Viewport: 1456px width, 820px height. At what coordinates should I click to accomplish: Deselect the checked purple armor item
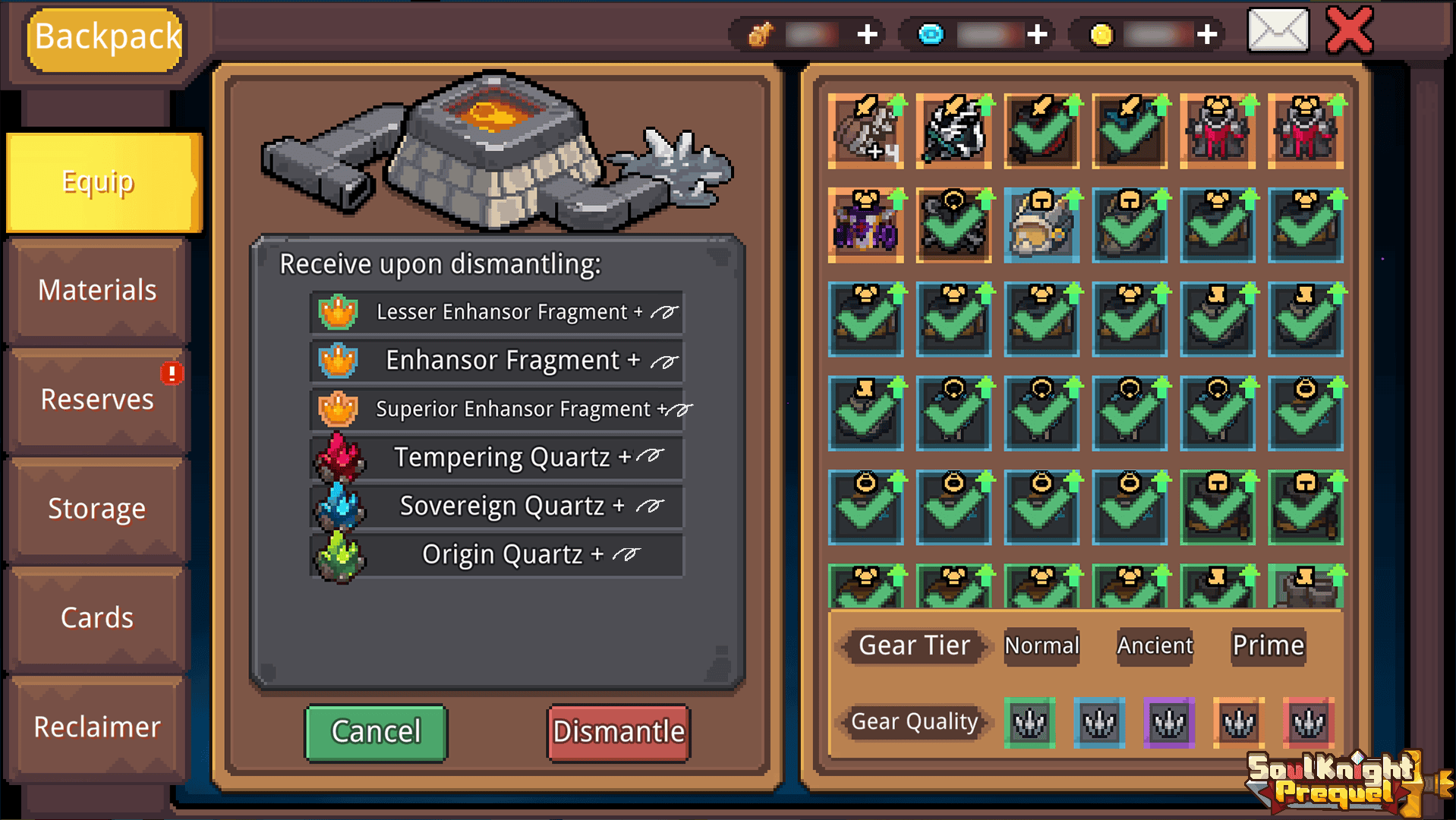point(865,226)
